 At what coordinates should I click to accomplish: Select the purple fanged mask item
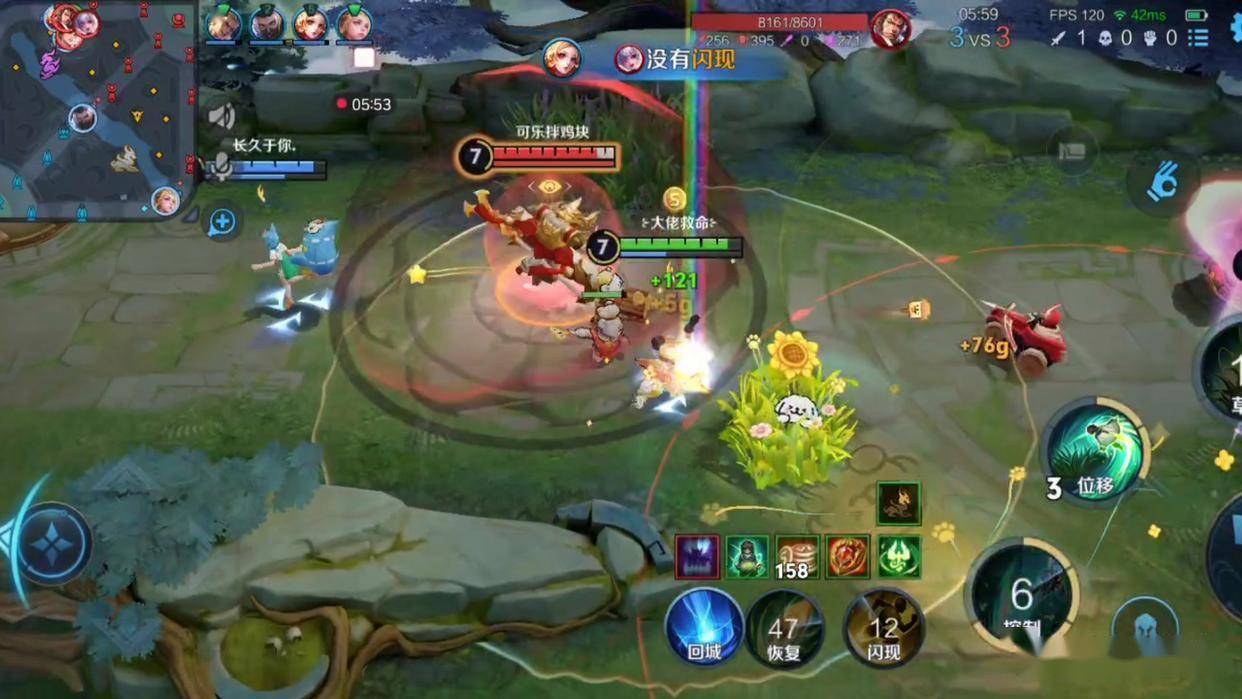696,557
